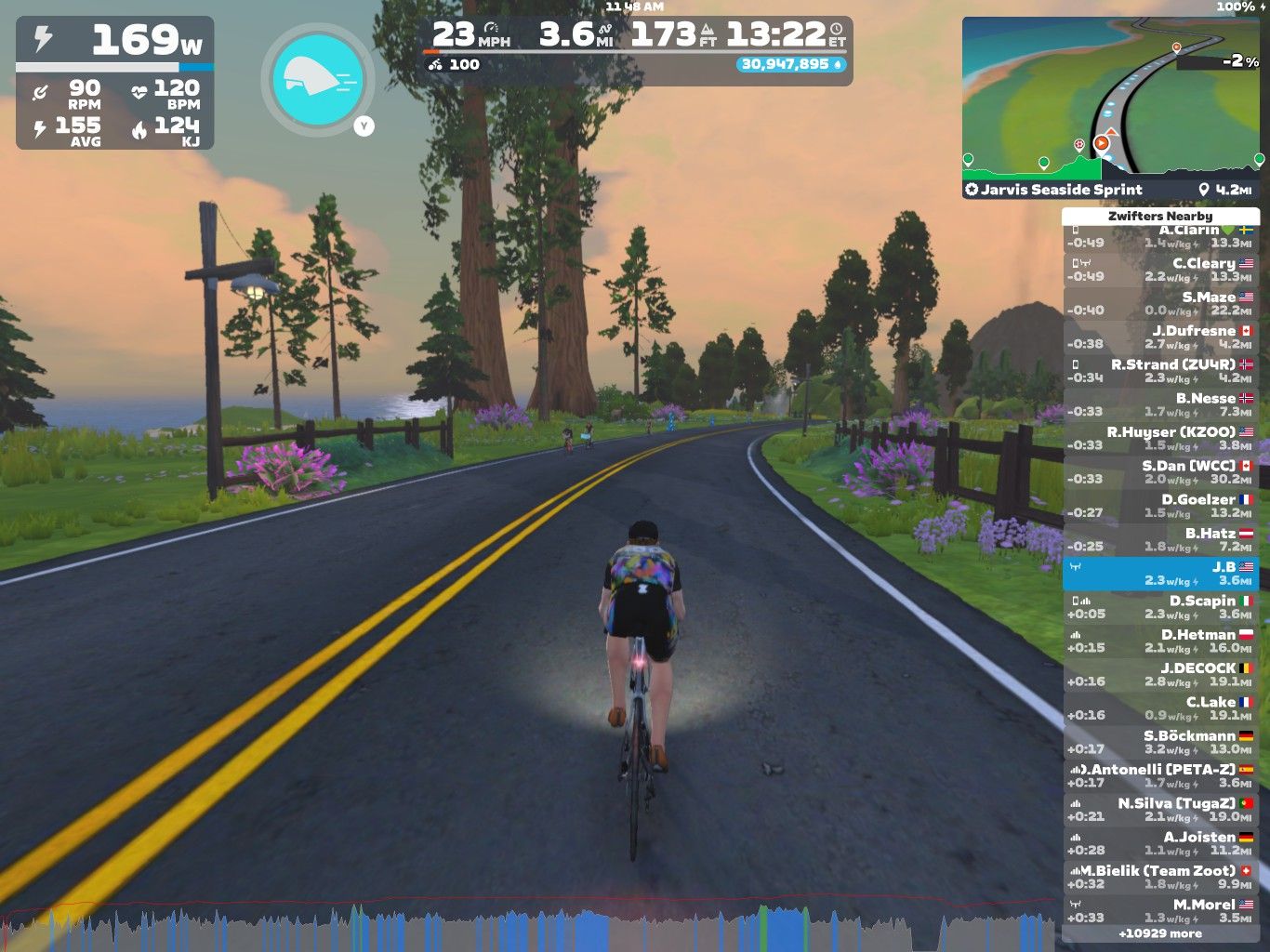This screenshot has height=952, width=1270.
Task: Choose D.Scapin from nearby riders
Action: tap(1160, 607)
